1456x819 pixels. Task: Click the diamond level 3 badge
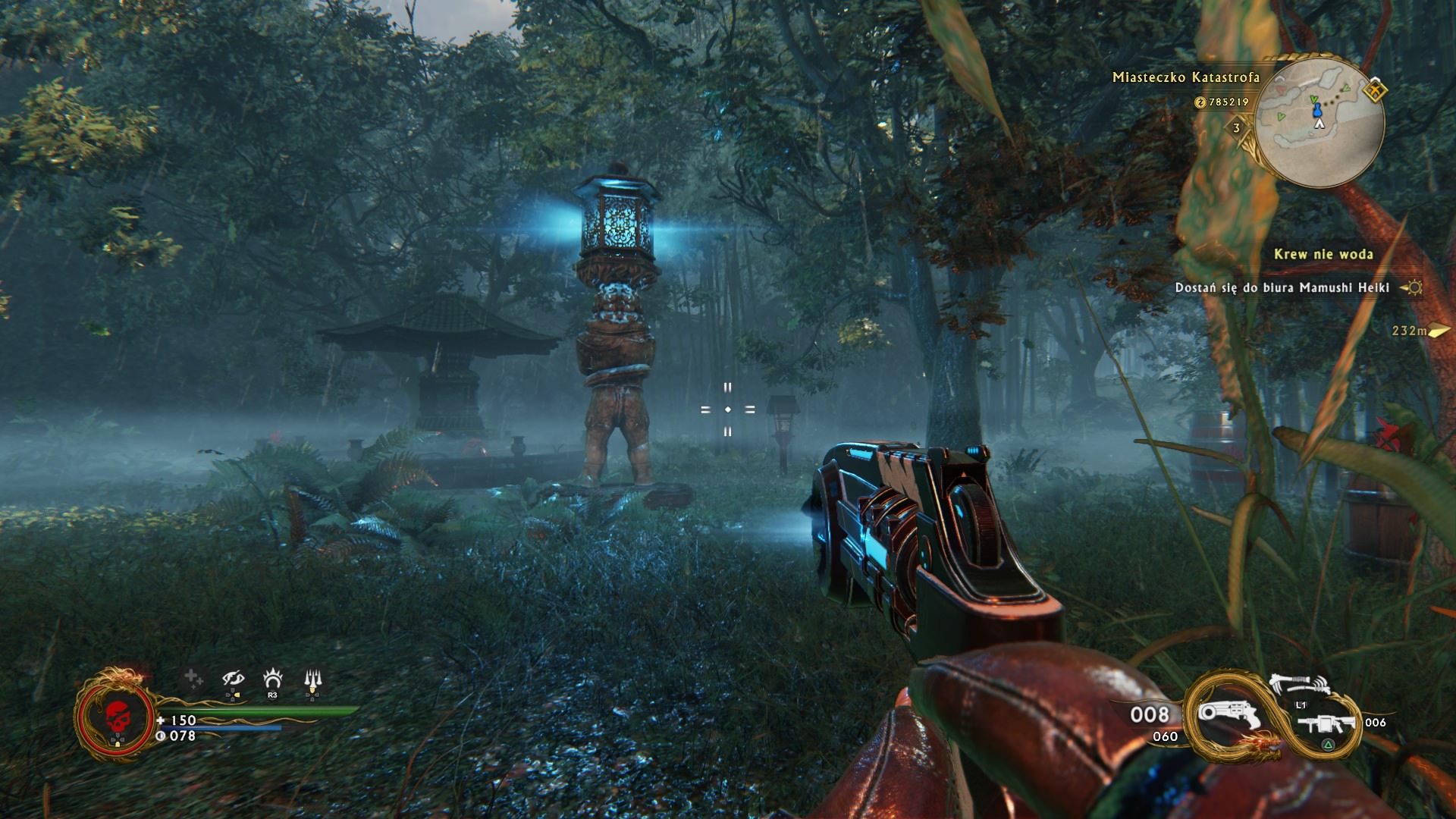[x=1237, y=127]
